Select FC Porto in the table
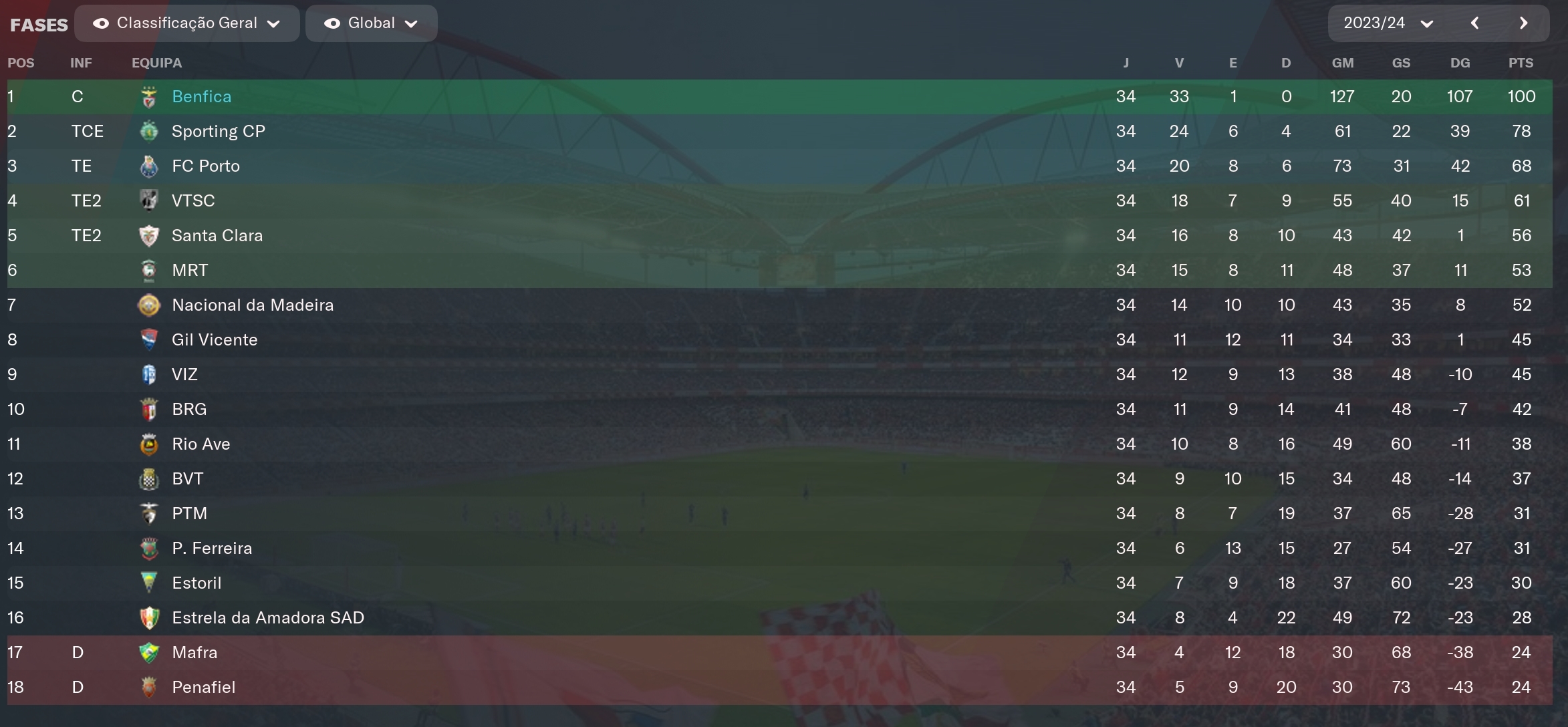 pos(205,166)
